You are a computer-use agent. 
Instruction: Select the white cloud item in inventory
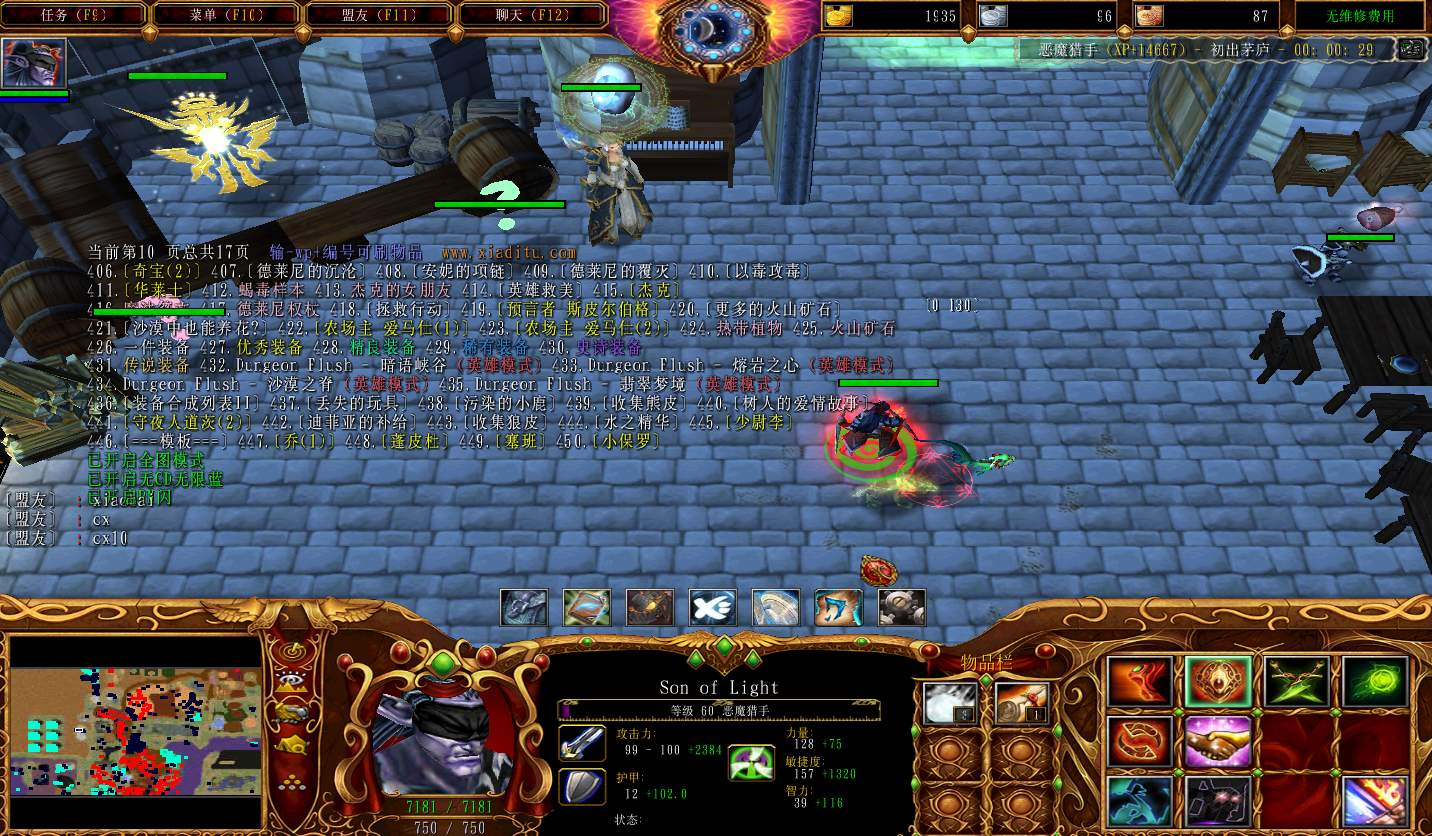point(948,703)
